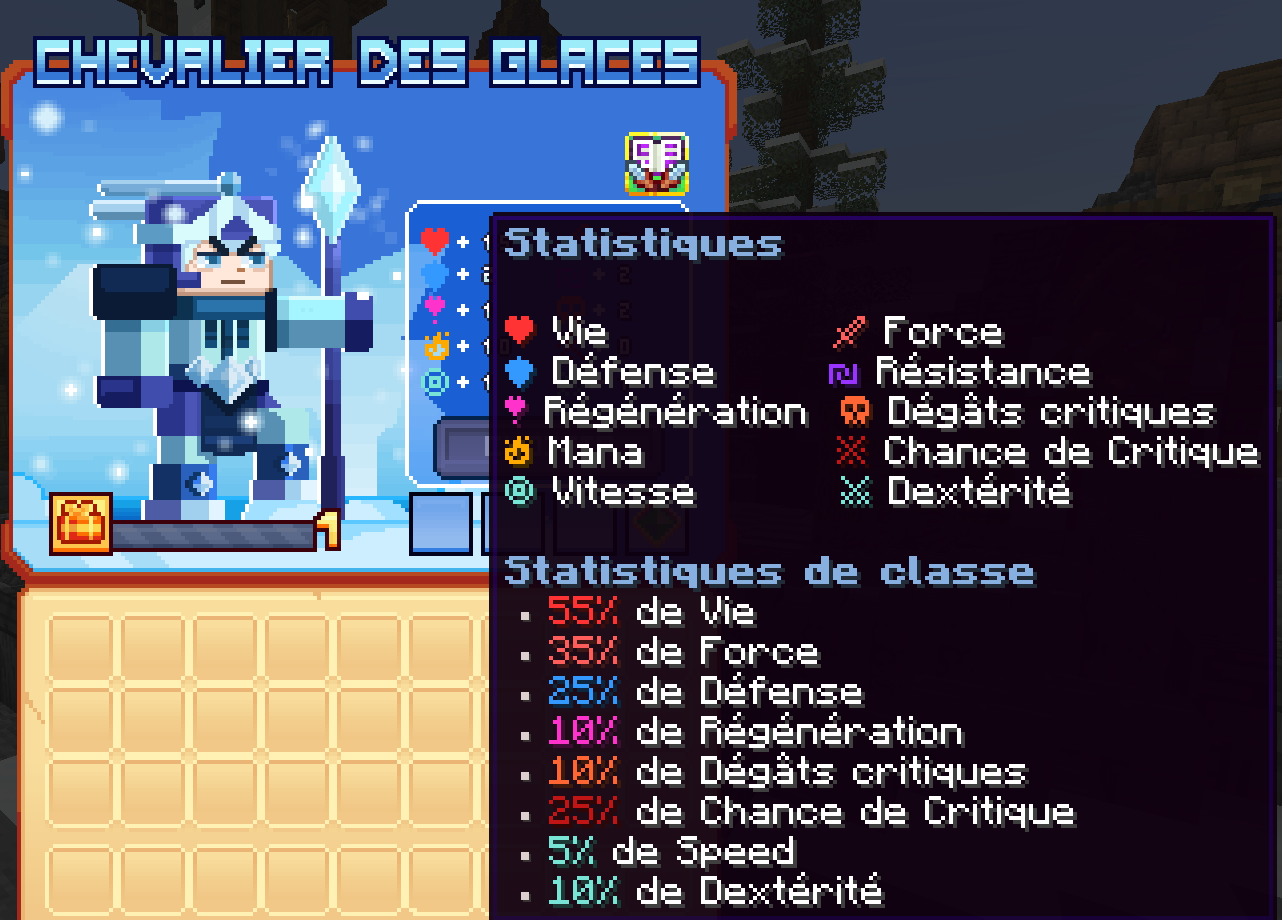1282x920 pixels.
Task: Click the grey button in the stats panel
Action: (x=462, y=443)
